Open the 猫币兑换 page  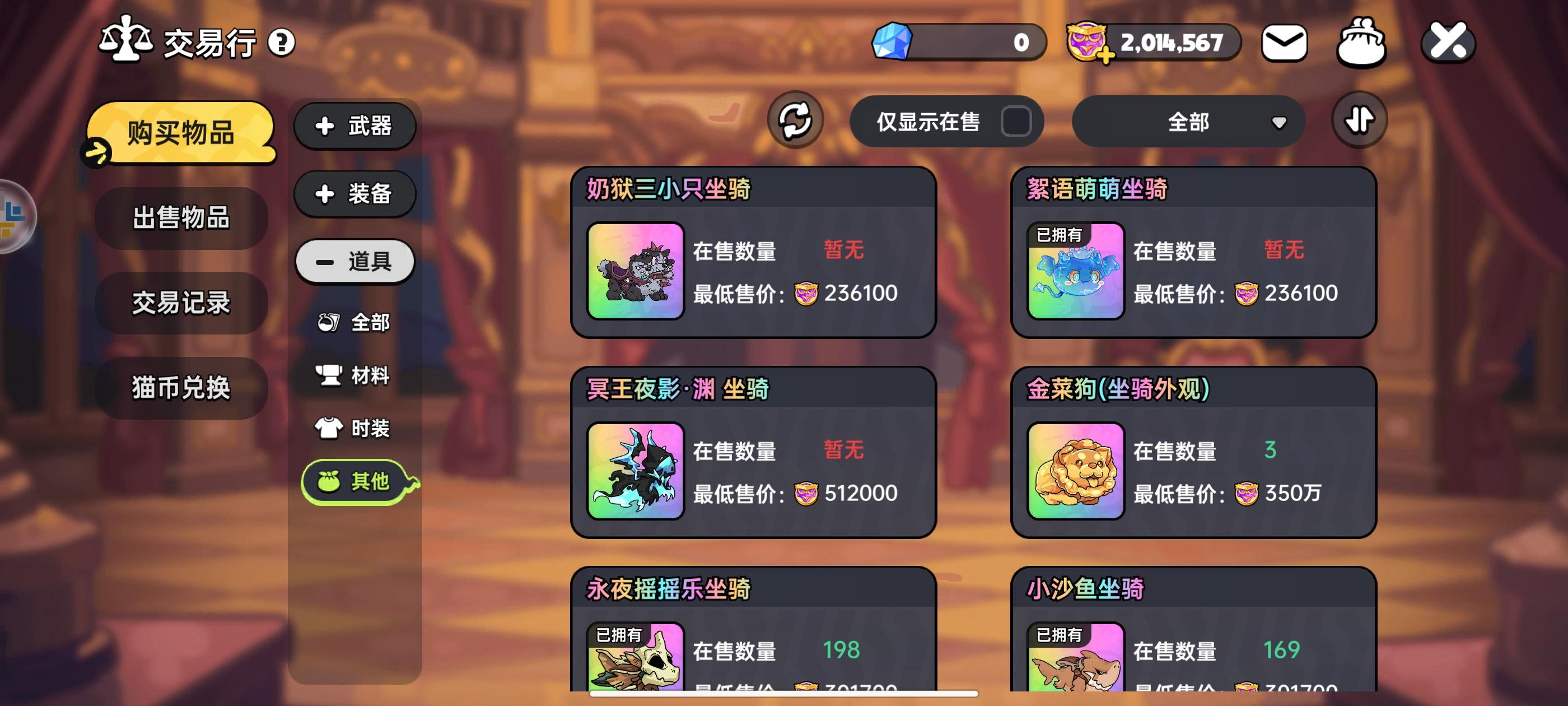click(x=180, y=388)
